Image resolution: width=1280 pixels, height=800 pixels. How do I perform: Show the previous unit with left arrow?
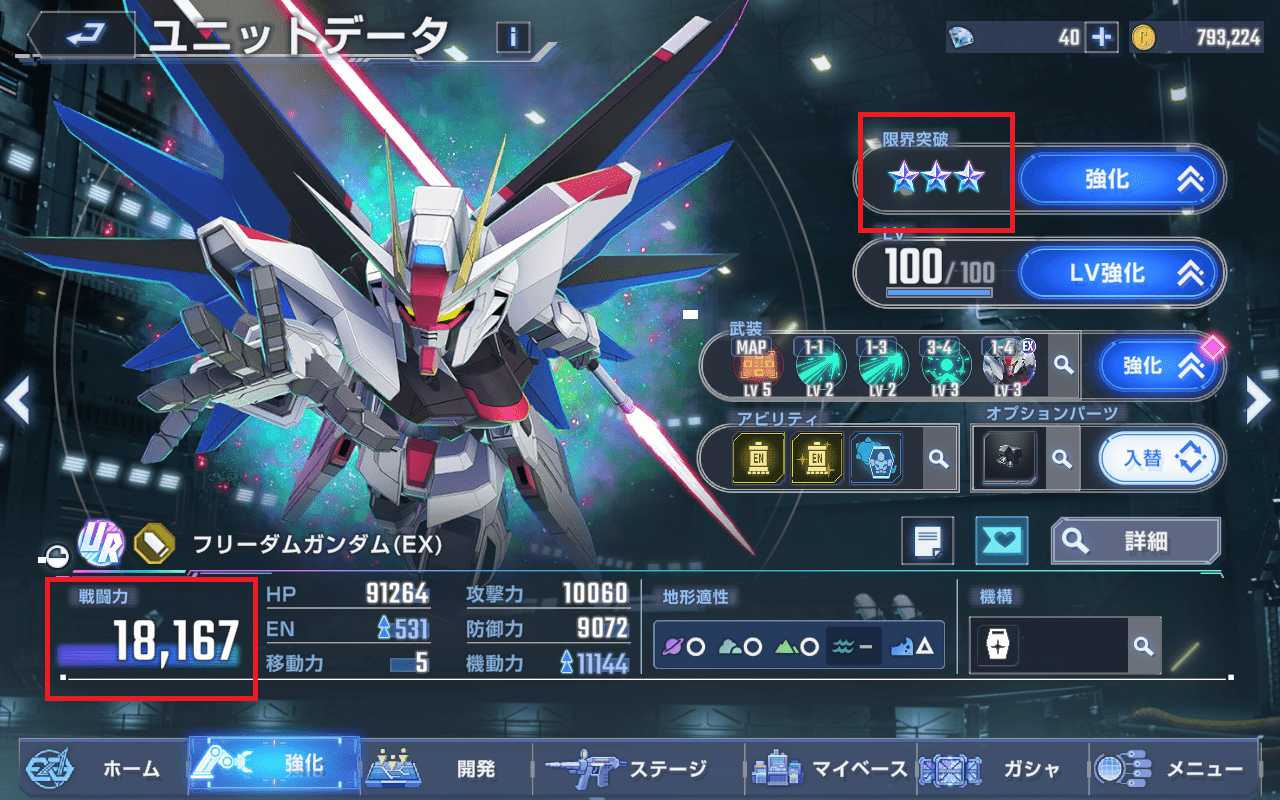pyautogui.click(x=17, y=401)
